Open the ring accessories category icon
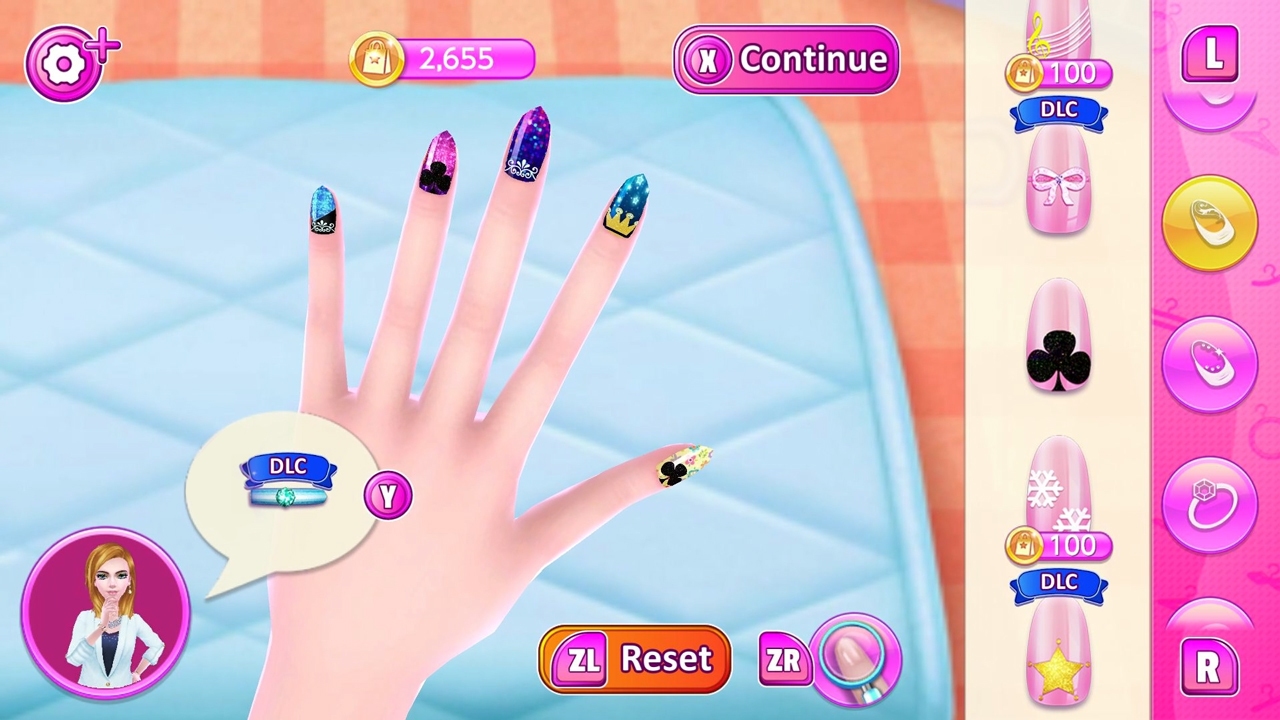Image resolution: width=1280 pixels, height=720 pixels. coord(1210,502)
